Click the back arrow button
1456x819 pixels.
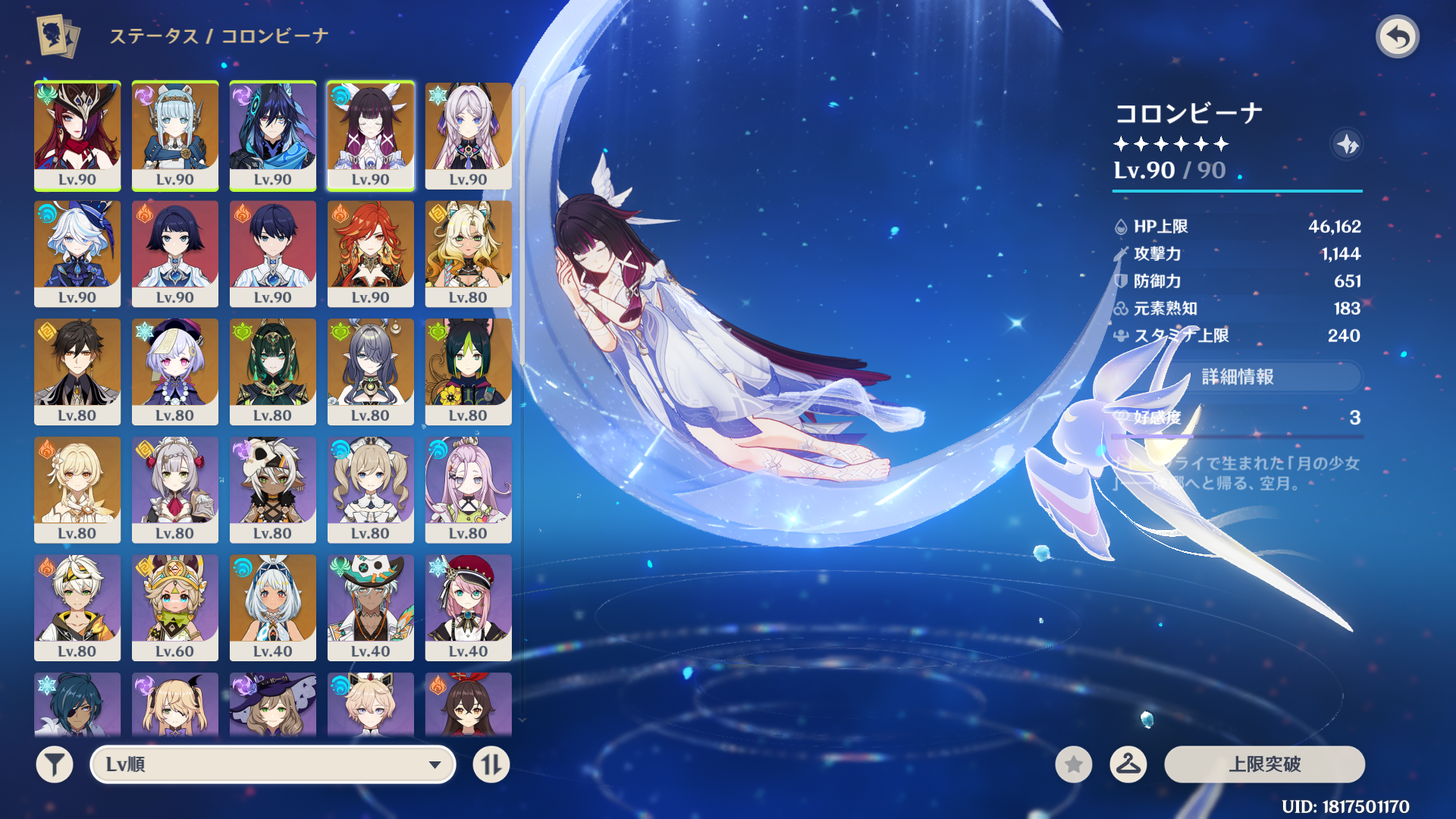(x=1397, y=36)
